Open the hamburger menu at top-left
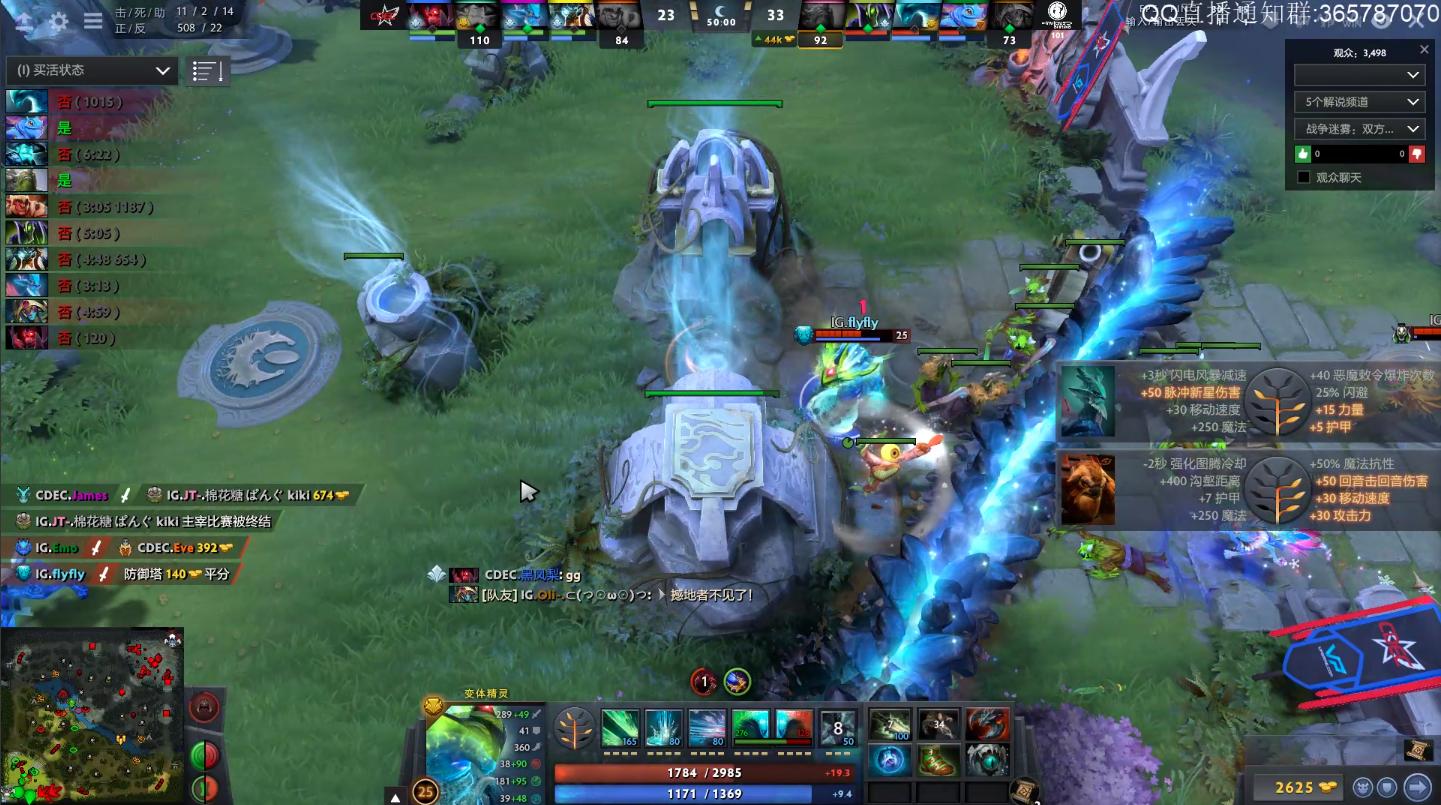This screenshot has height=805, width=1441. [x=93, y=20]
